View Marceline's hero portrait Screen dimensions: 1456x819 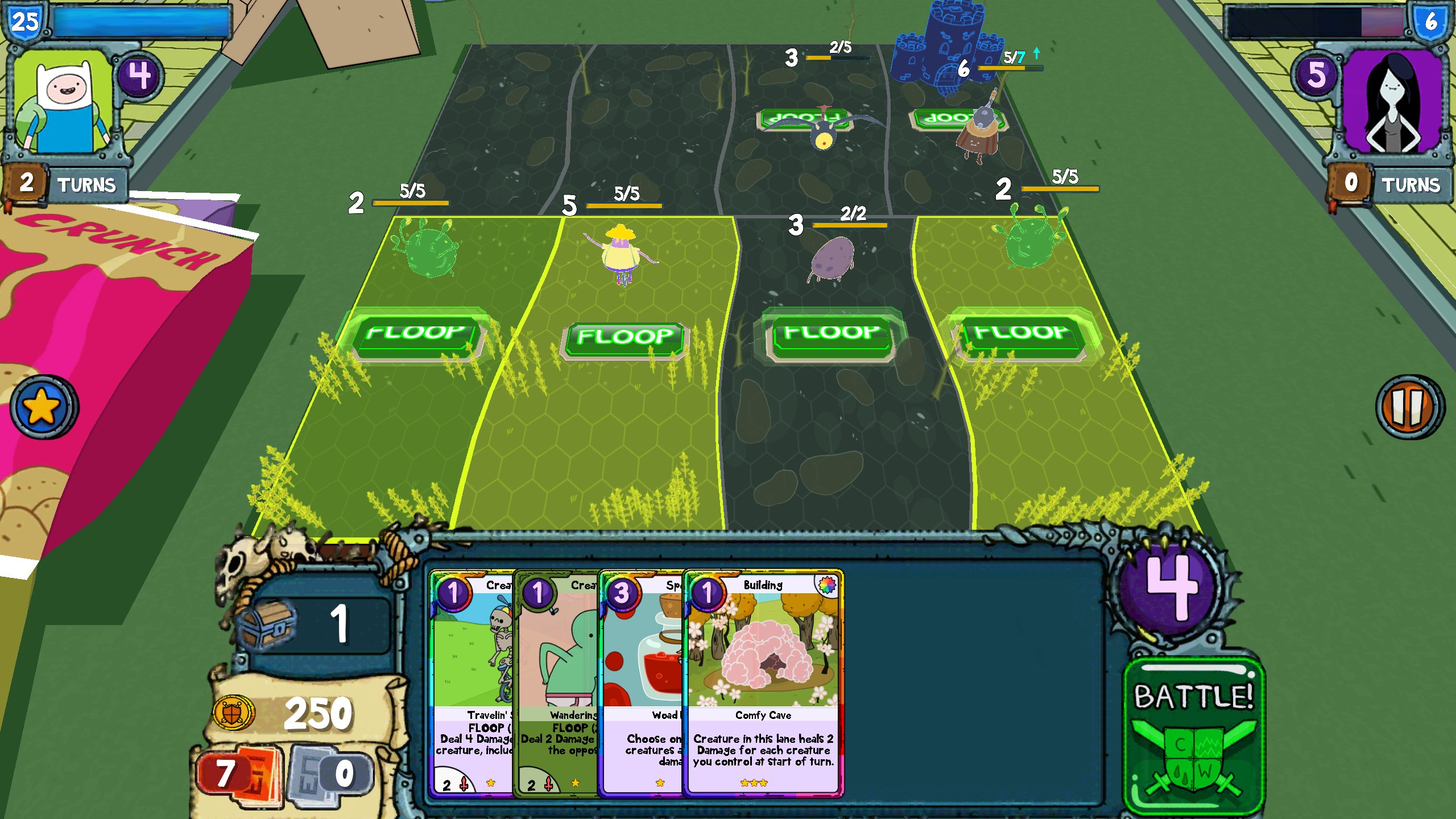[x=1393, y=102]
